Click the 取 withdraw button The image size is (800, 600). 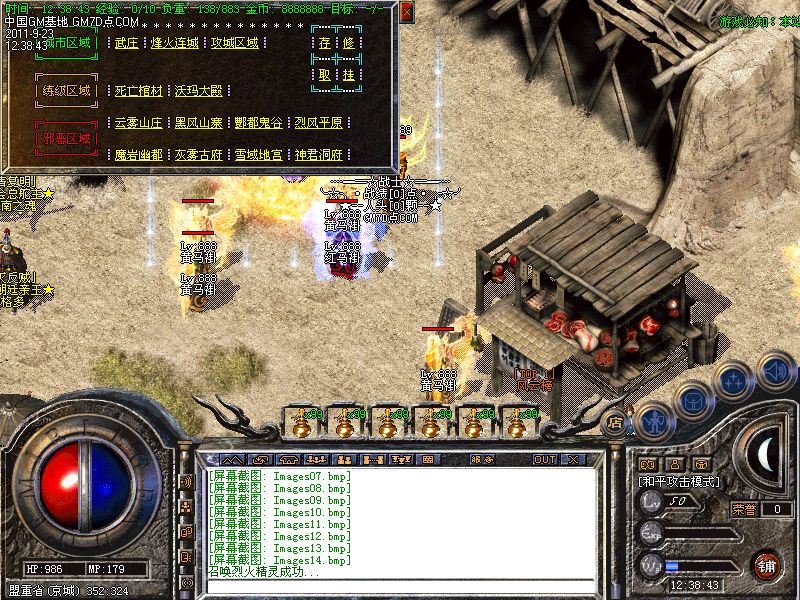coord(324,75)
